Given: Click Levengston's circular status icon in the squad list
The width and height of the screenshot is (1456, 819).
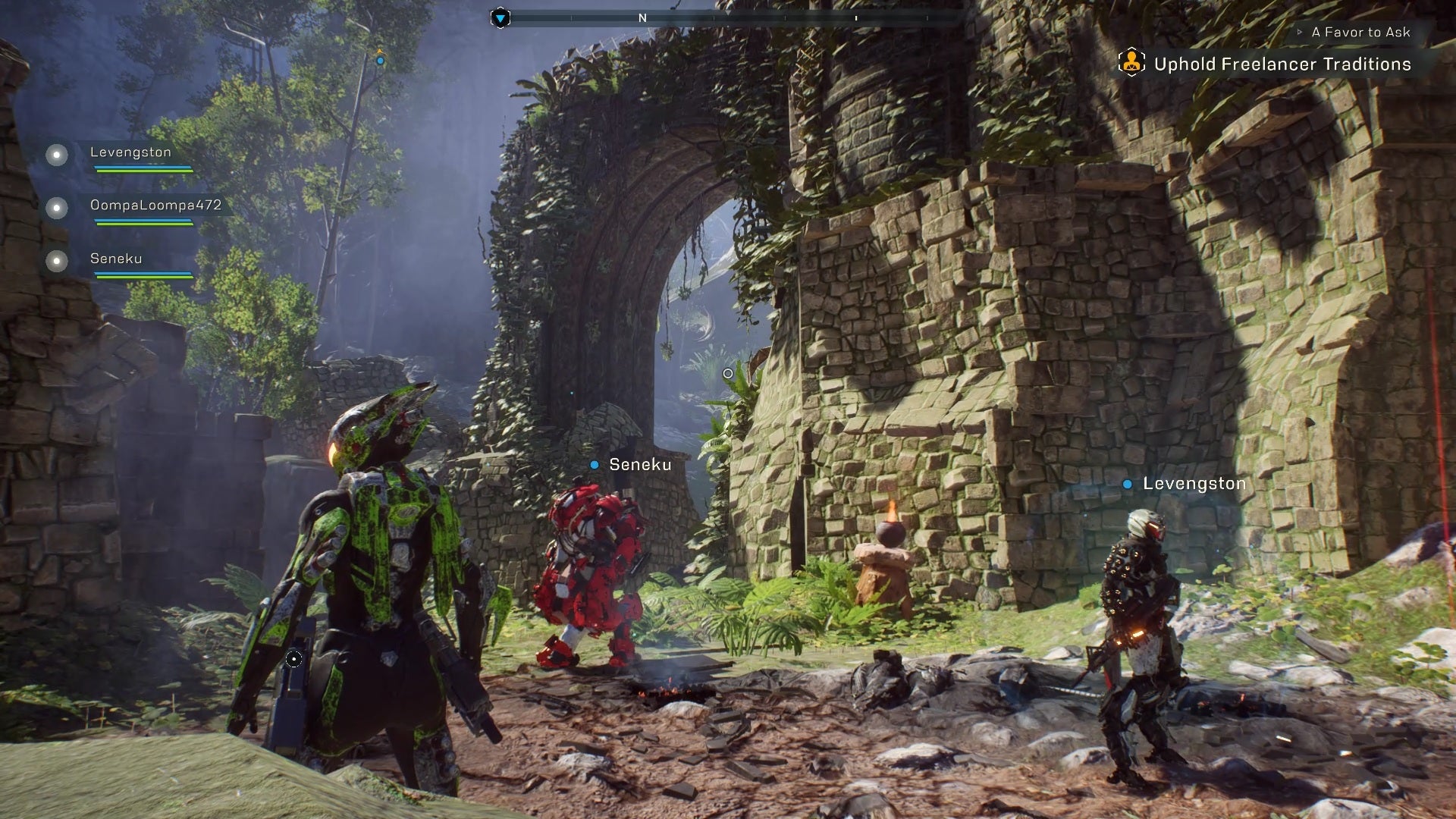Looking at the screenshot, I should [55, 156].
